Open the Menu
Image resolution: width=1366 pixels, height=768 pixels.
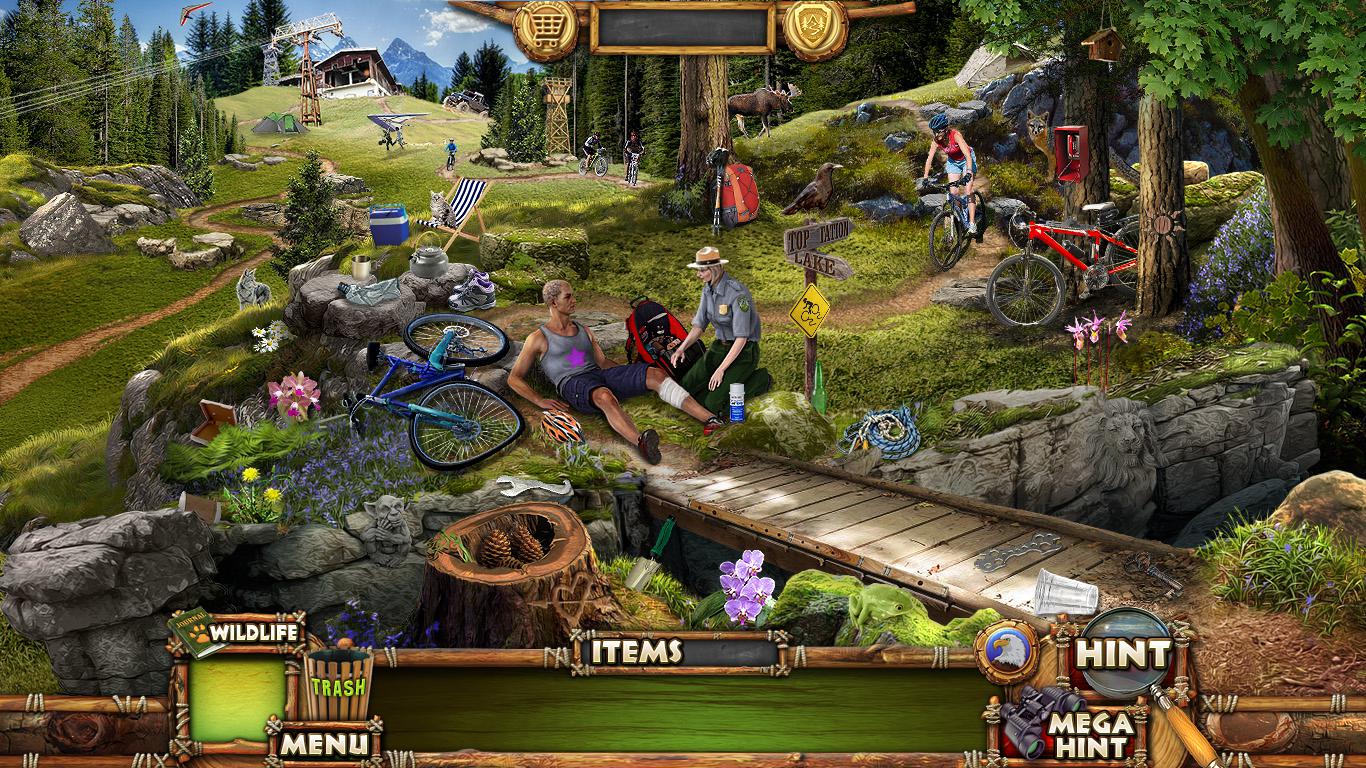click(x=322, y=743)
